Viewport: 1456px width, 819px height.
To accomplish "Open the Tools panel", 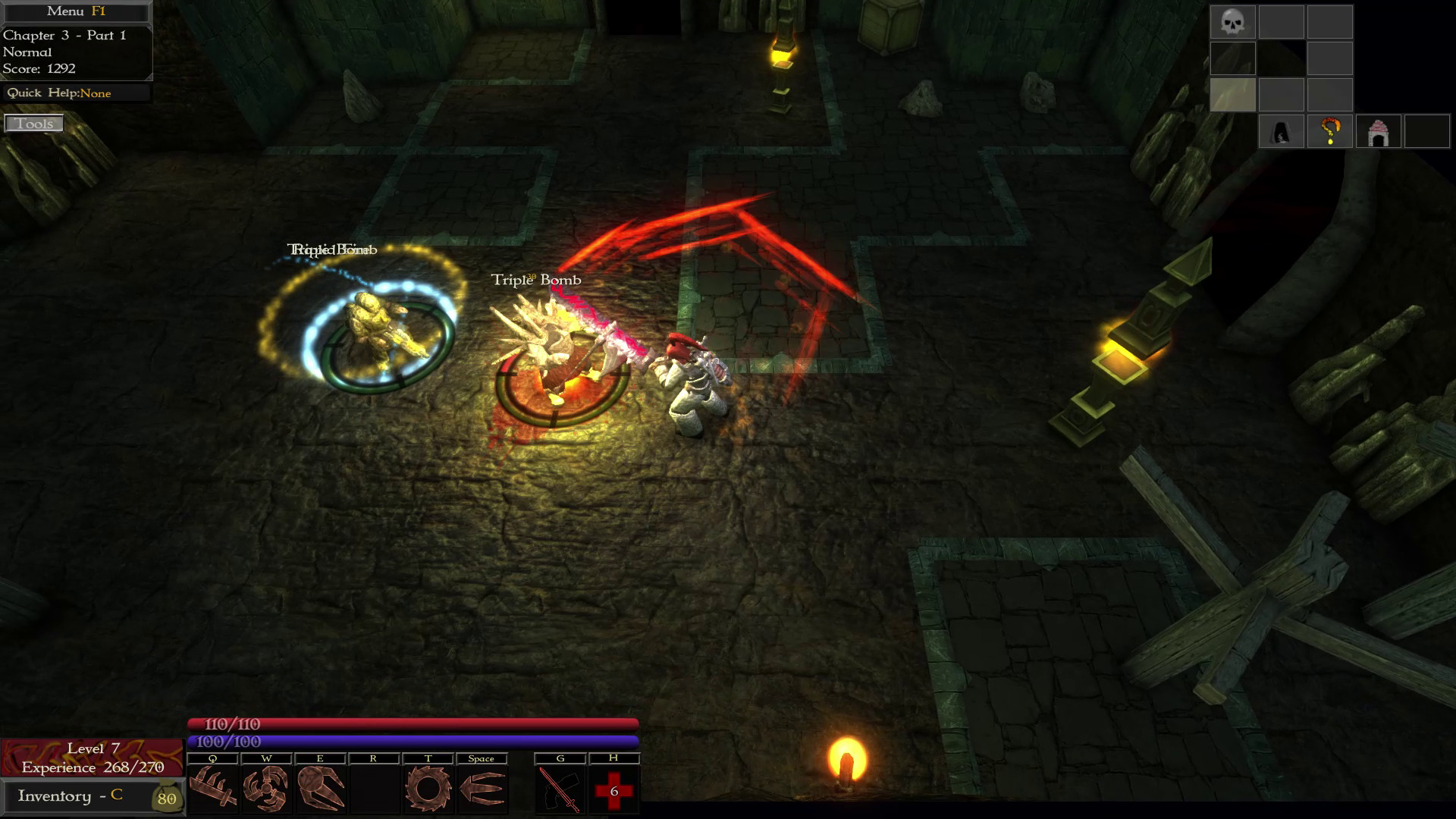I will pyautogui.click(x=33, y=123).
